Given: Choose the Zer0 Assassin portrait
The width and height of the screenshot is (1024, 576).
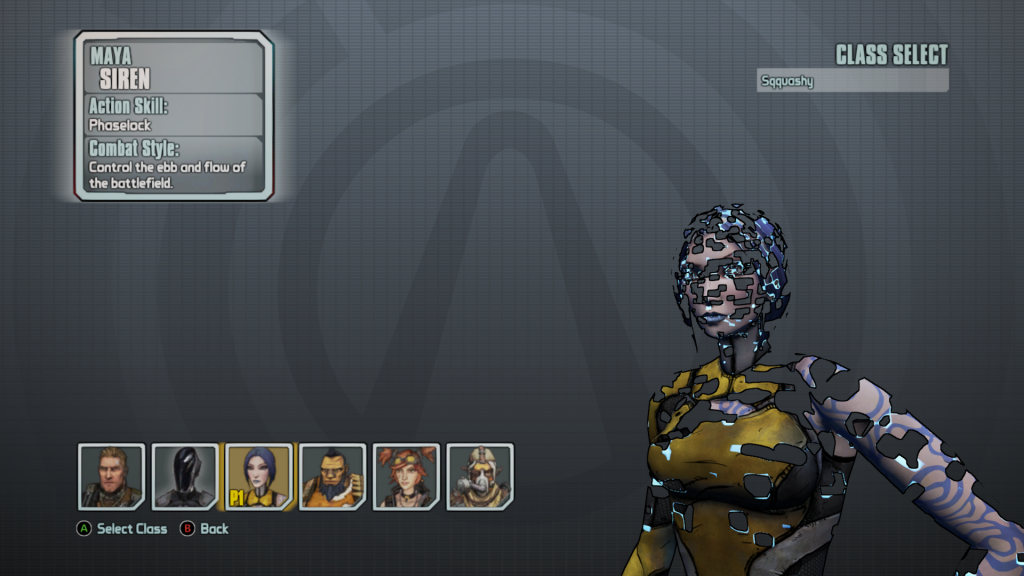Looking at the screenshot, I should (x=185, y=476).
